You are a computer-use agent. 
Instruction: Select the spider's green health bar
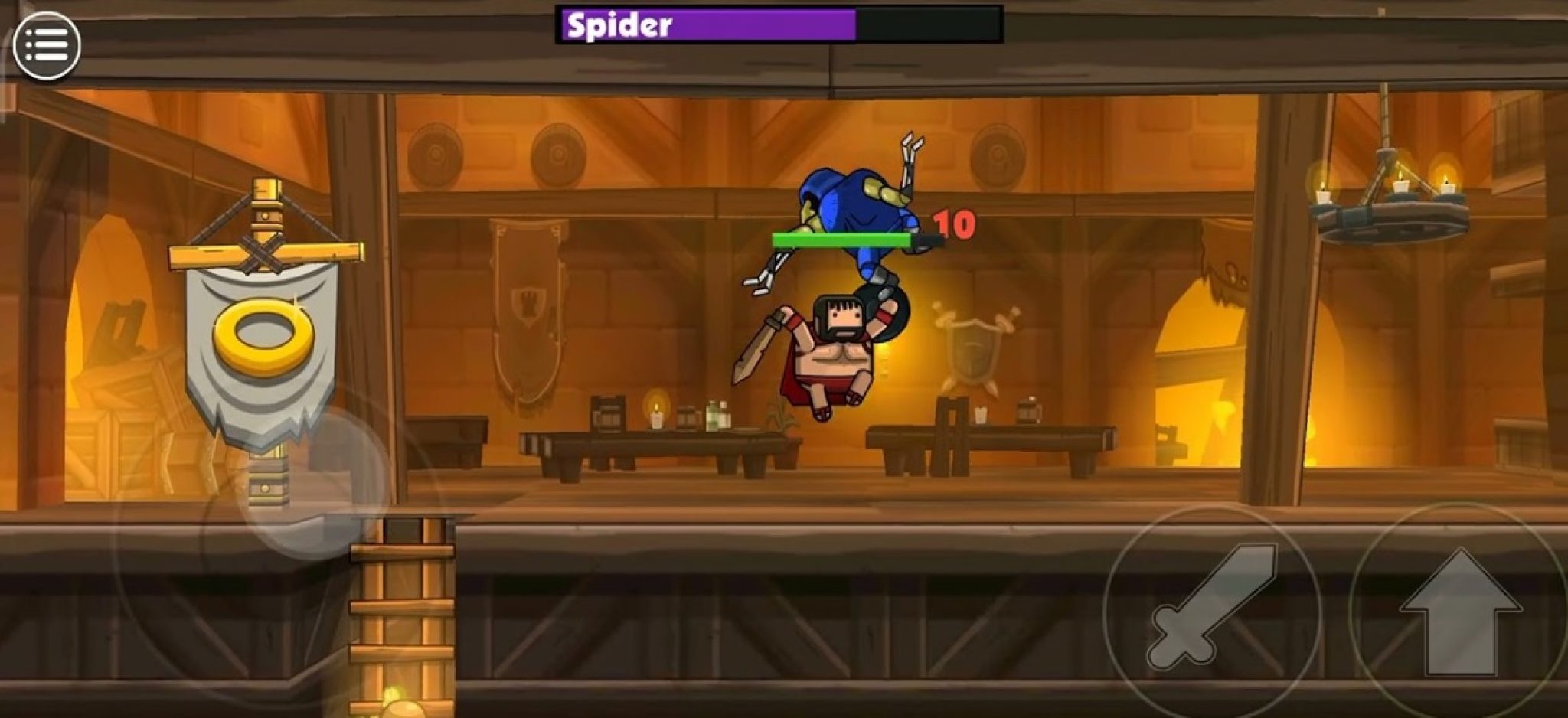click(842, 239)
